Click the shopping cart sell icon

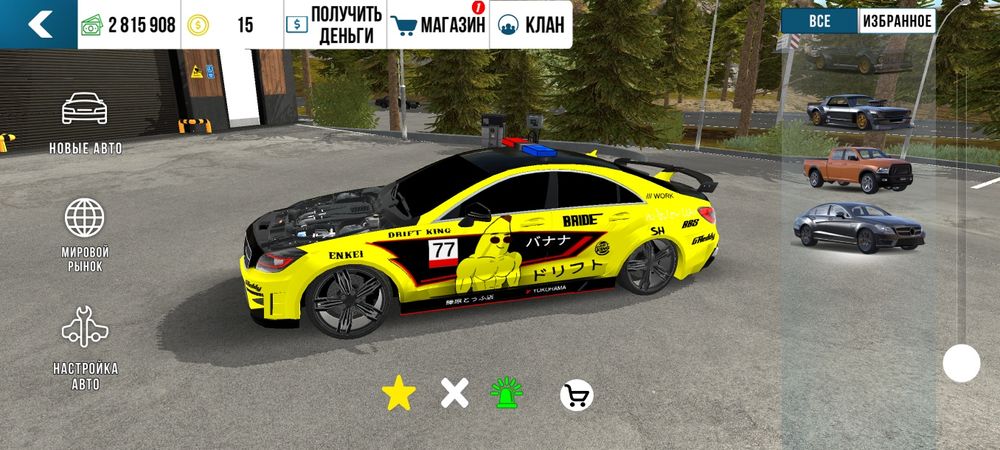coord(576,396)
